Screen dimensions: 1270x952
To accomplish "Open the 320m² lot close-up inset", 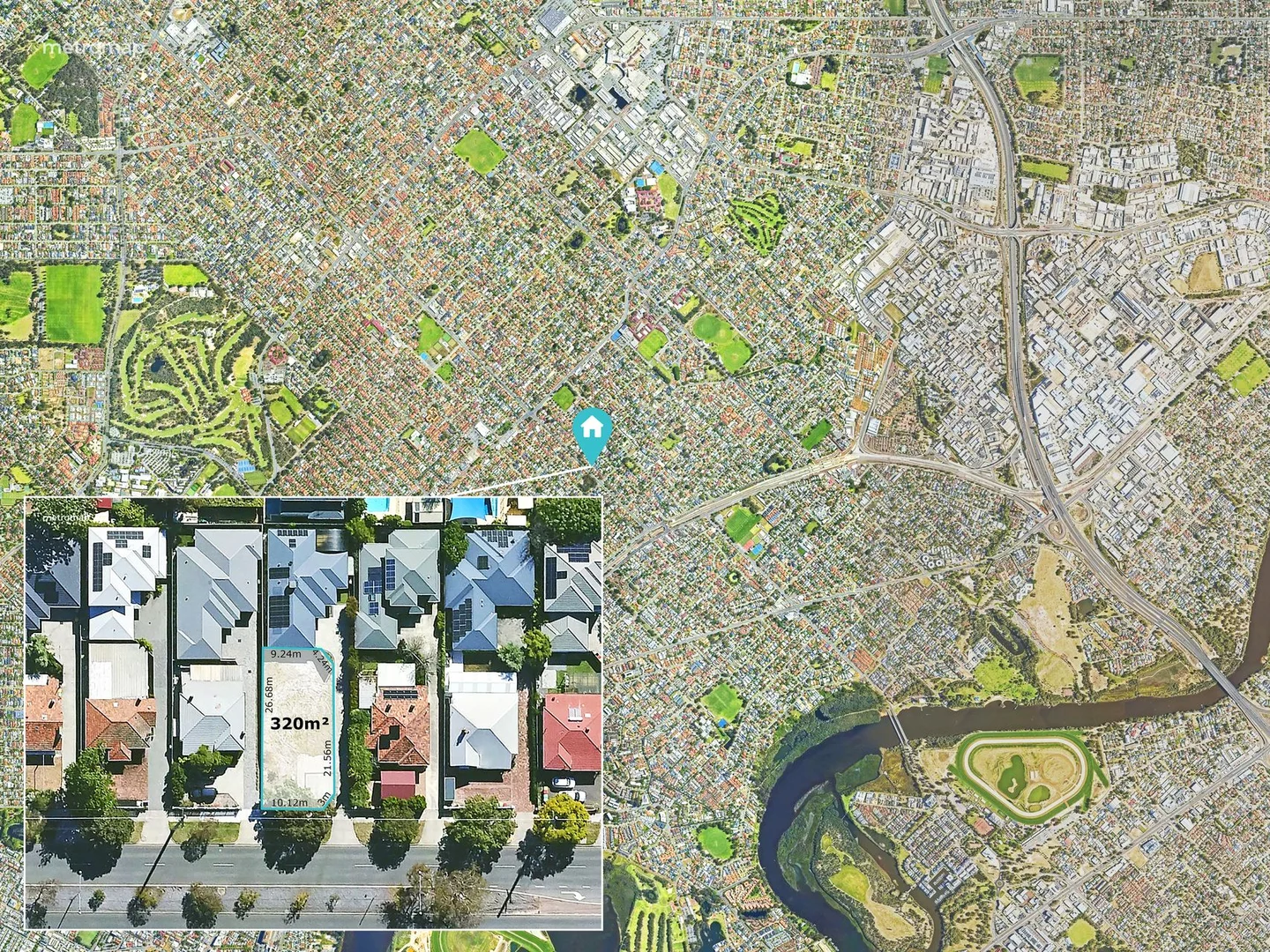I will coord(313,712).
